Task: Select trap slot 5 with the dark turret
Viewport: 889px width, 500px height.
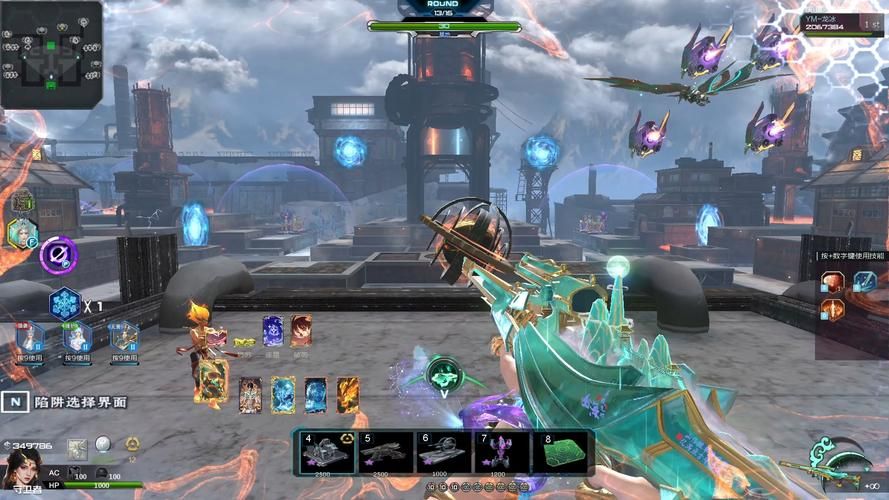Action: coord(386,453)
